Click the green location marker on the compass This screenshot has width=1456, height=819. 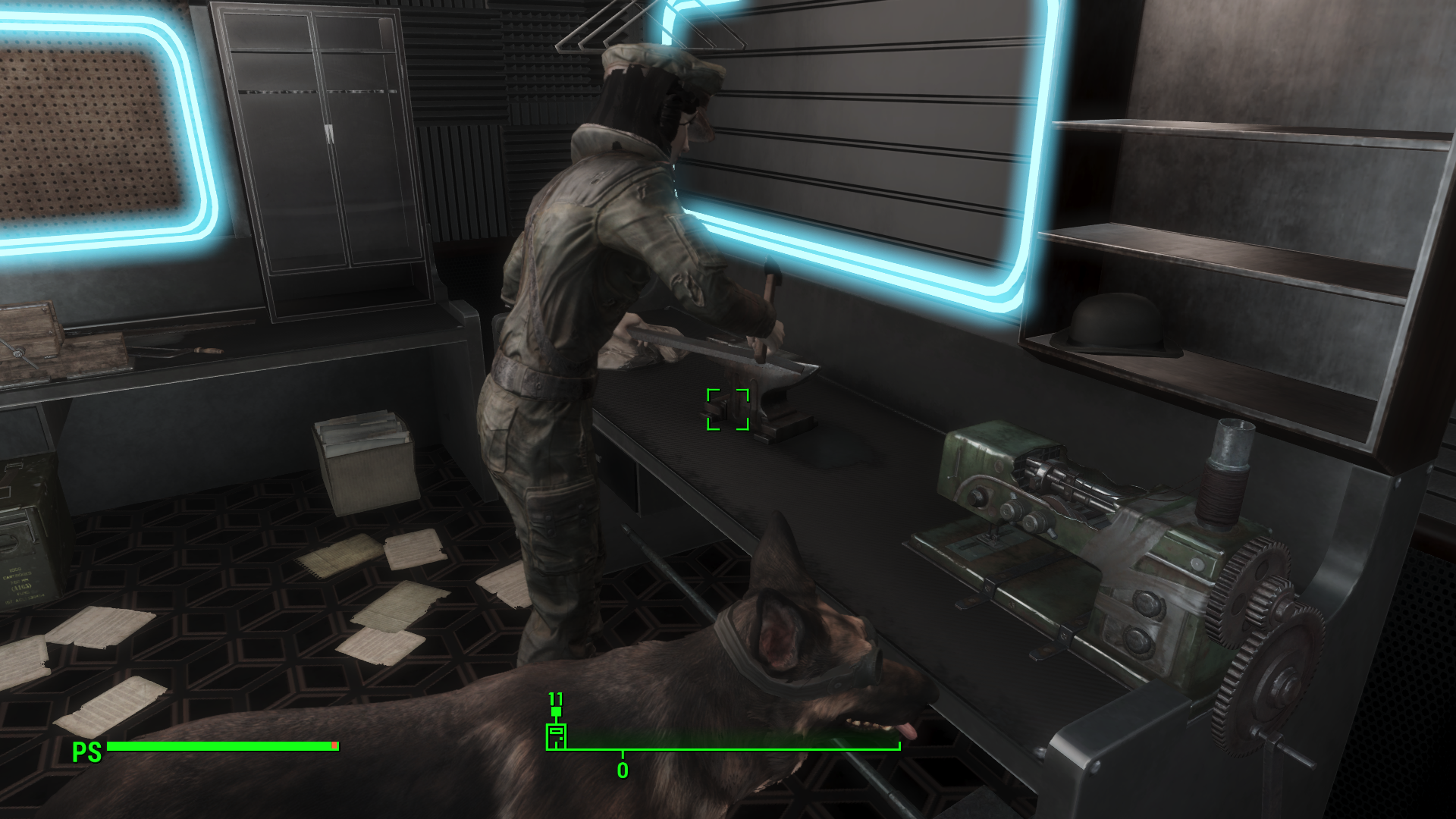[x=556, y=736]
